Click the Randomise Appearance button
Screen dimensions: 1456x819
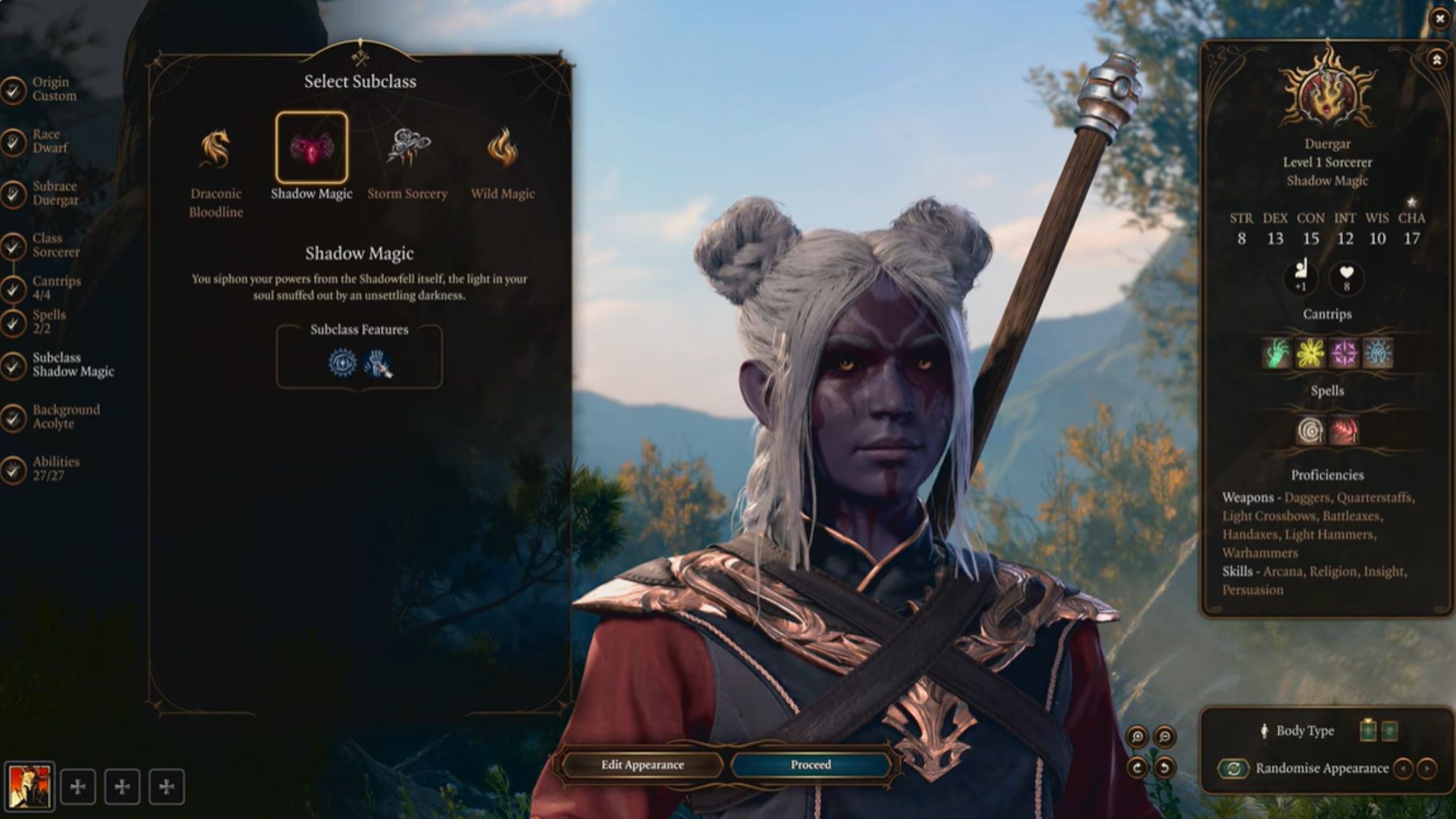(x=1234, y=769)
